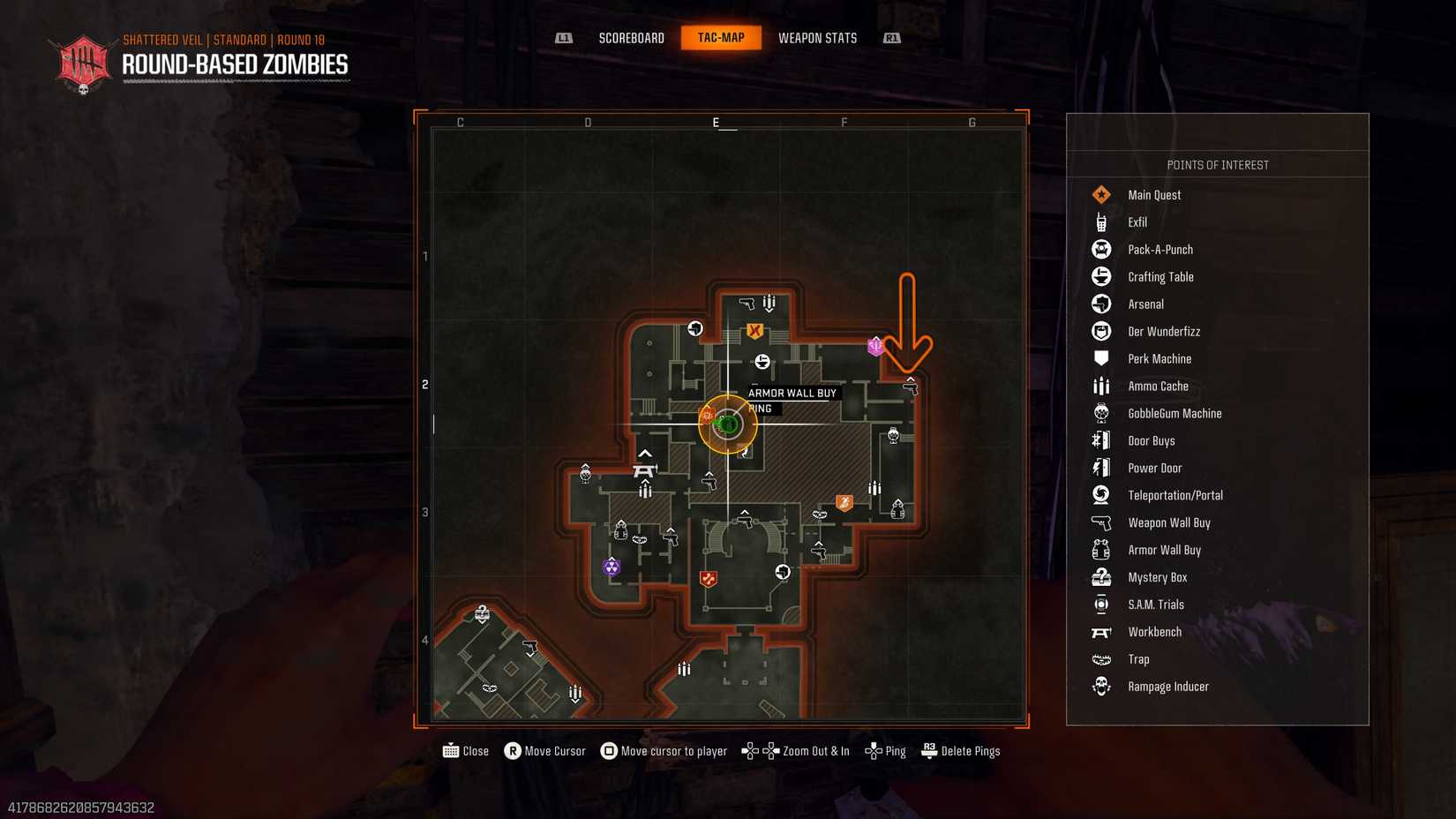The image size is (1456, 819).
Task: Click the S.A.M. Trials legend icon
Action: 1100,604
